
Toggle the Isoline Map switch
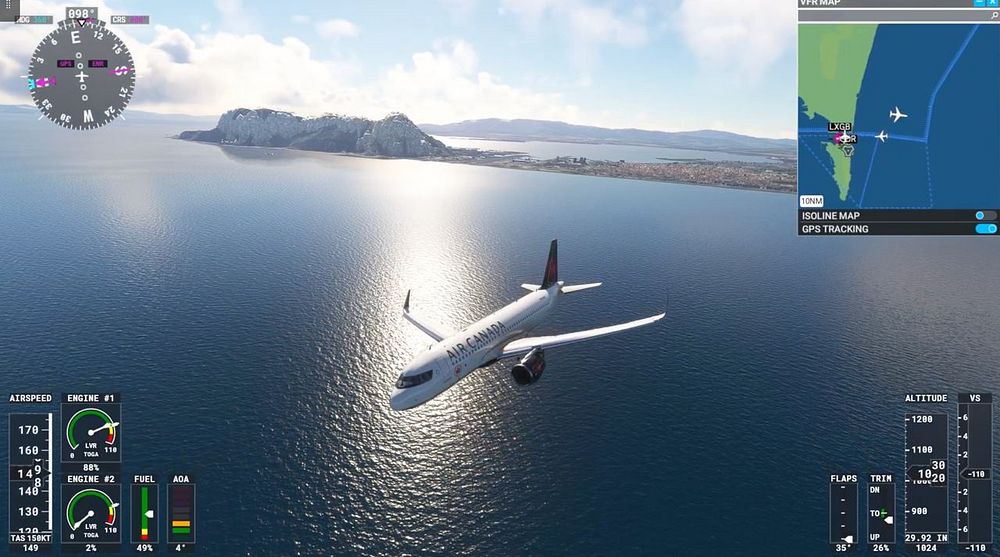click(986, 216)
